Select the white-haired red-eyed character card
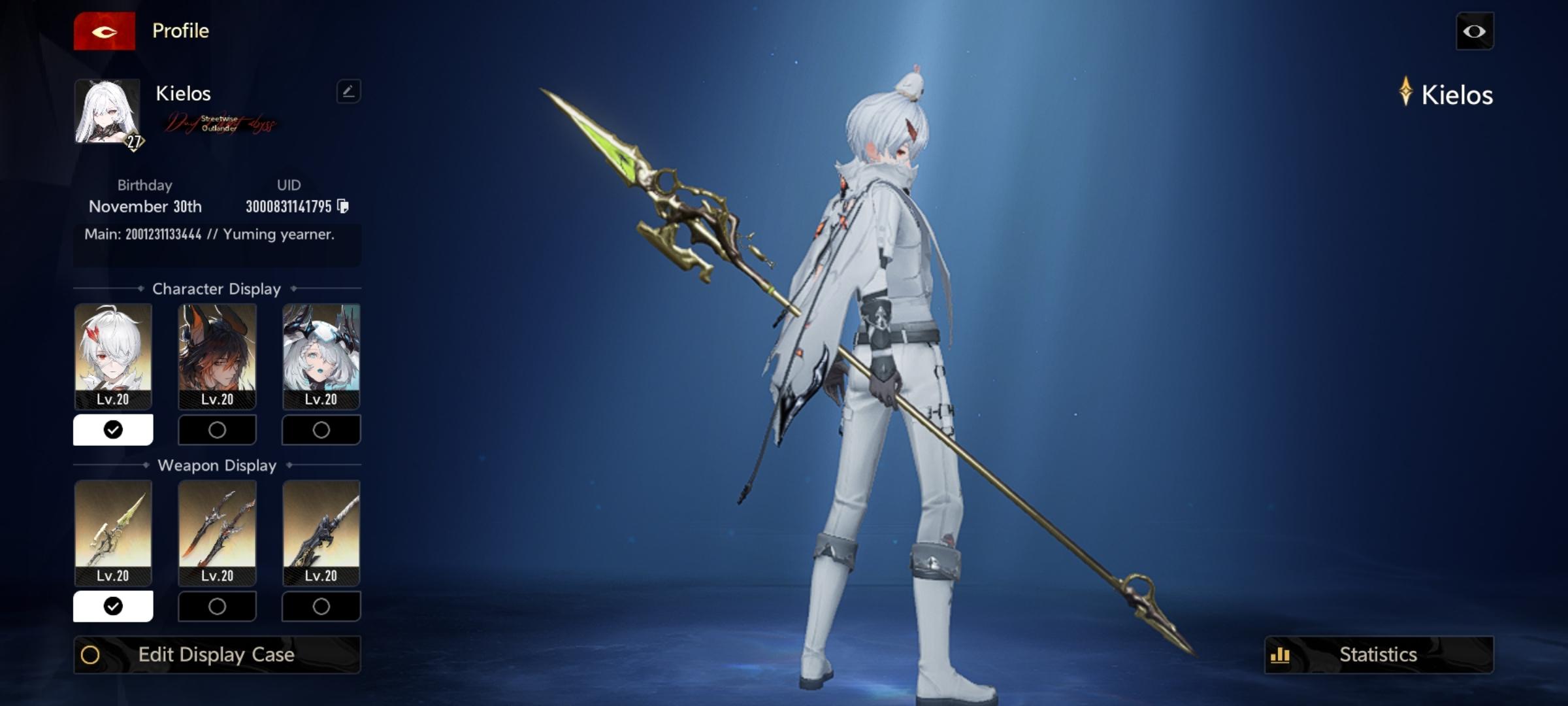The height and width of the screenshot is (706, 1568). pyautogui.click(x=113, y=356)
